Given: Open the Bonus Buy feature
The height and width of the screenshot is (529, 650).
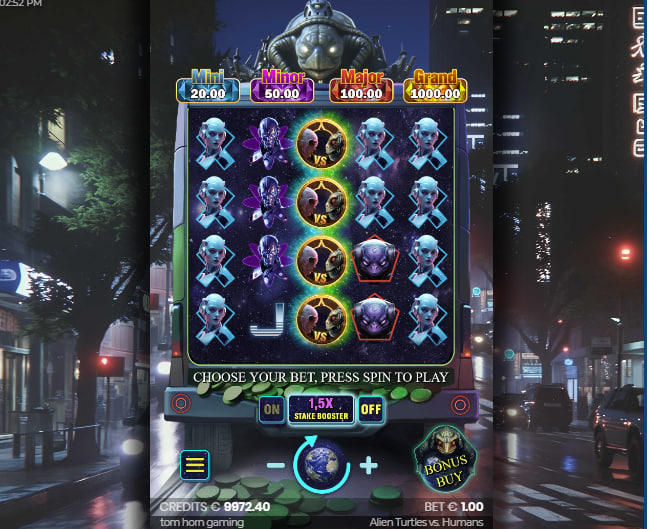Looking at the screenshot, I should 445,460.
